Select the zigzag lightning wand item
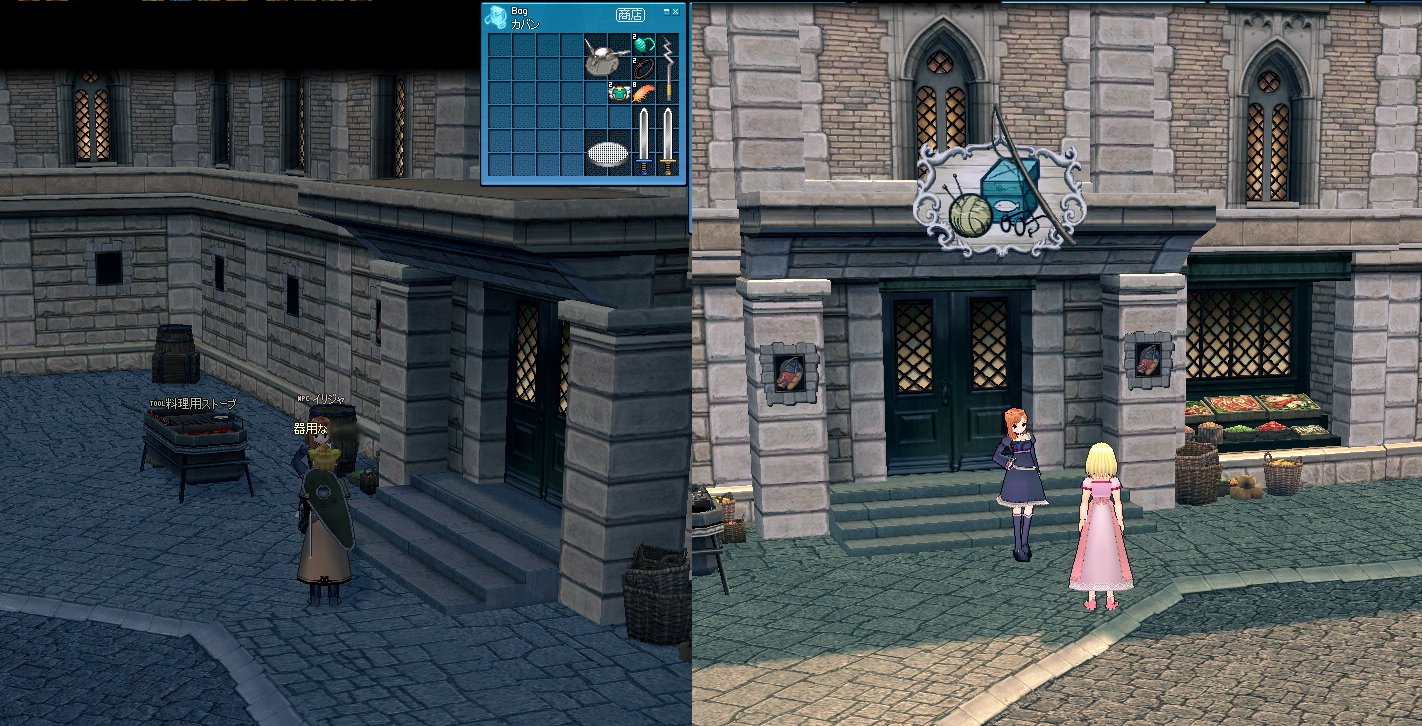The width and height of the screenshot is (1422, 726). click(668, 67)
